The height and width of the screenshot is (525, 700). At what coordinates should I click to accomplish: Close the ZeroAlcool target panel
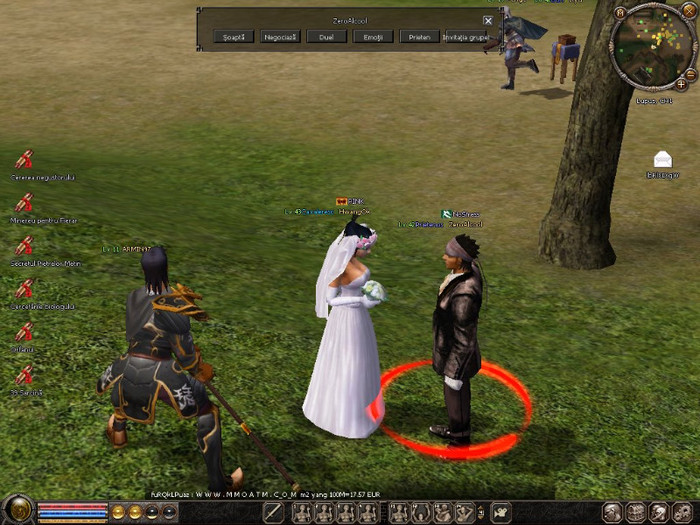click(488, 20)
